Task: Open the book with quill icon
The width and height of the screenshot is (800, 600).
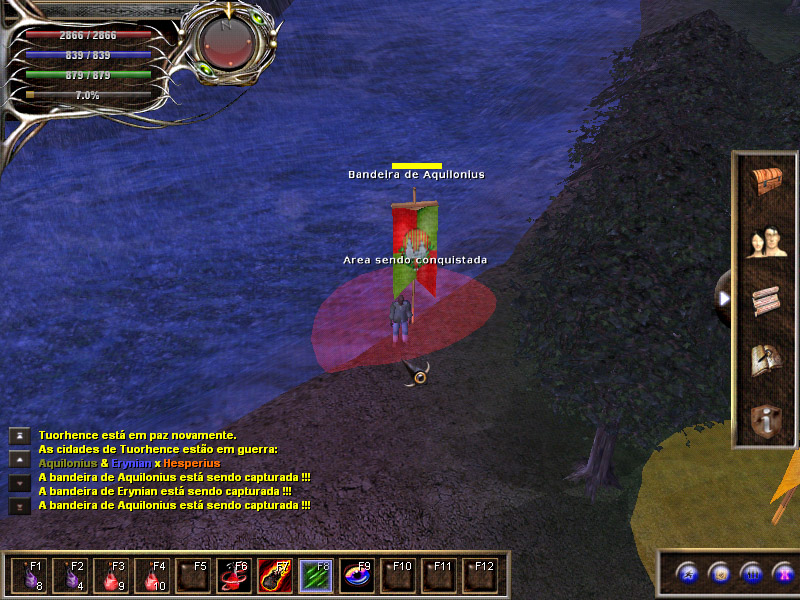Action: (767, 360)
